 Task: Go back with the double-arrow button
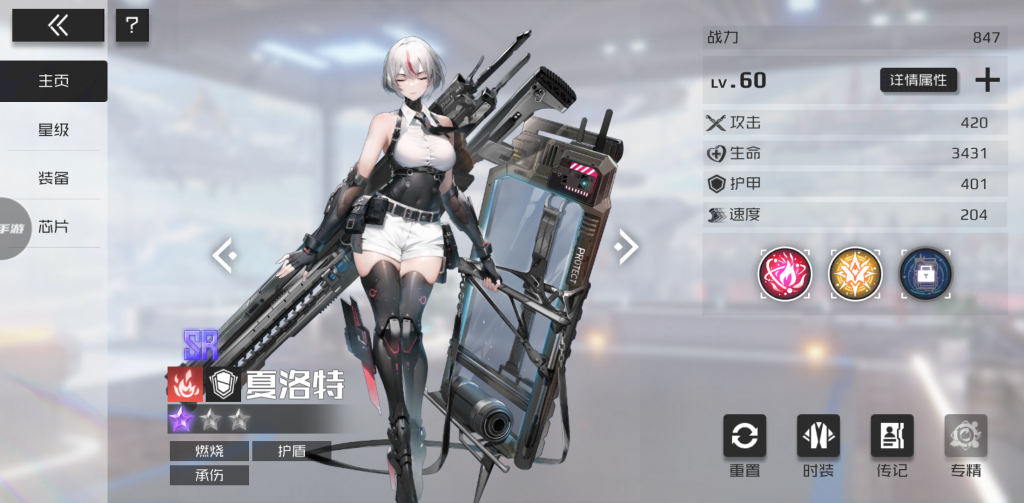click(x=58, y=26)
